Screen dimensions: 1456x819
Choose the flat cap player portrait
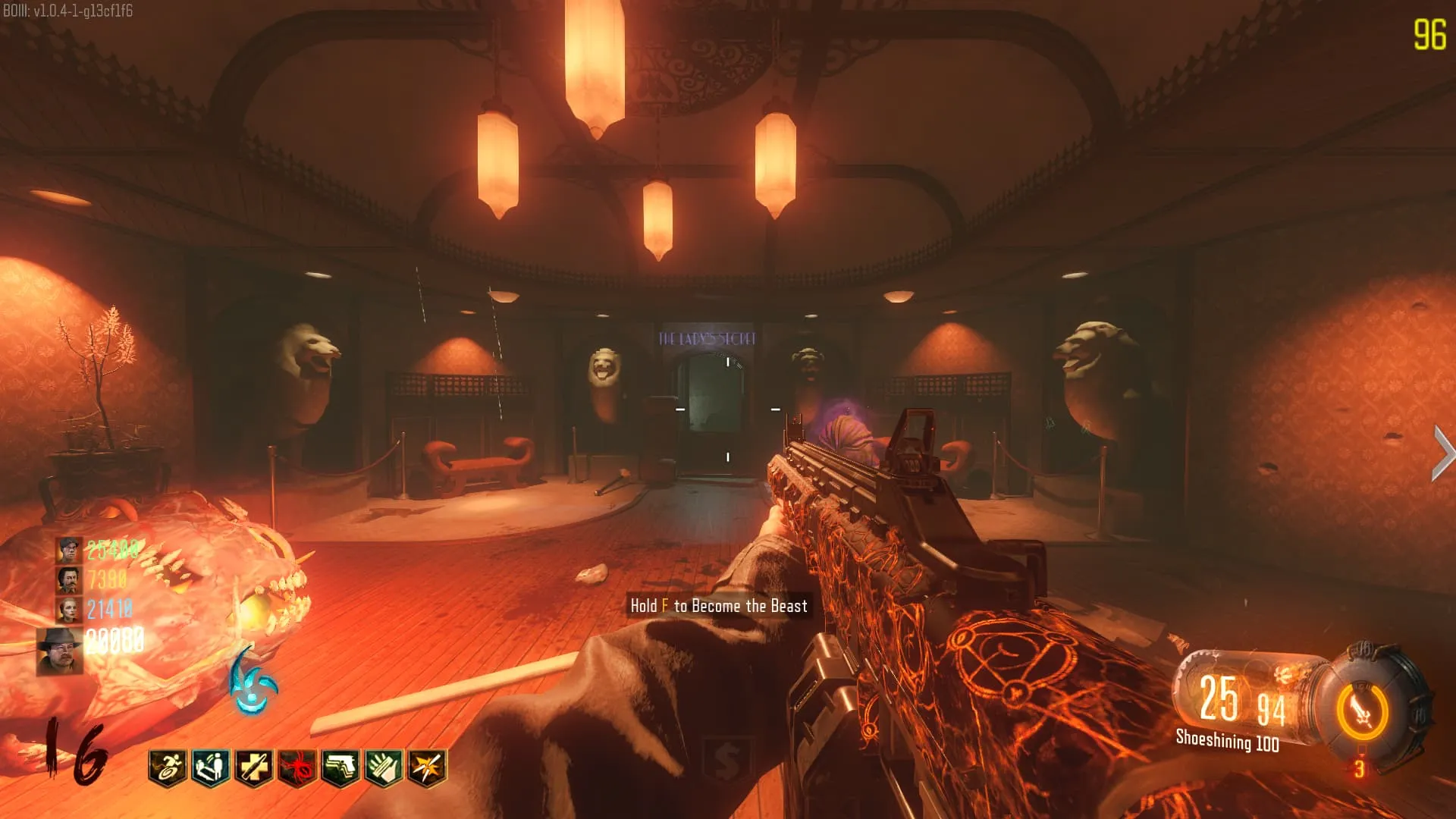[x=68, y=550]
